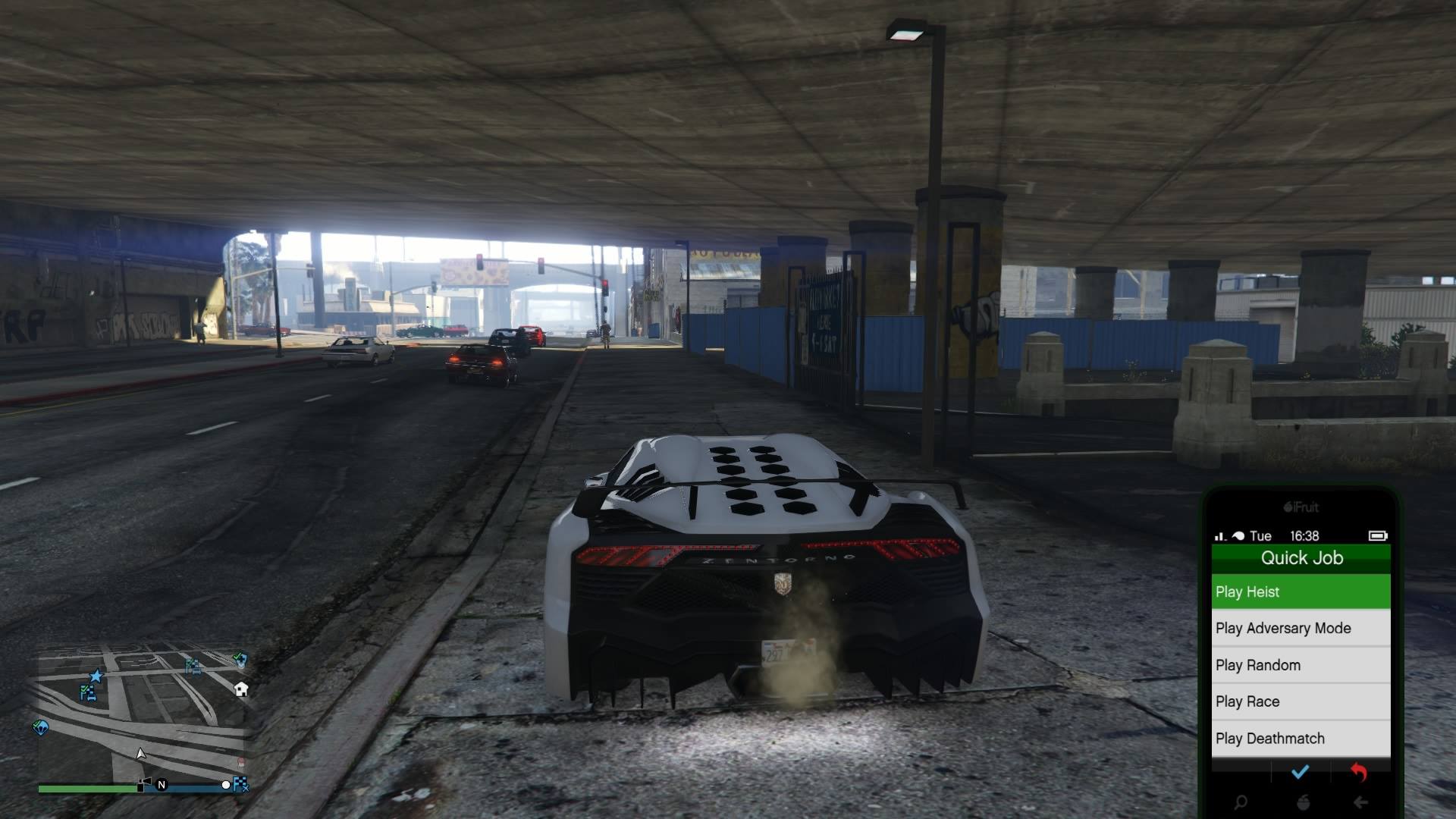Select the Play Race option
This screenshot has width=1456, height=819.
click(x=1302, y=701)
